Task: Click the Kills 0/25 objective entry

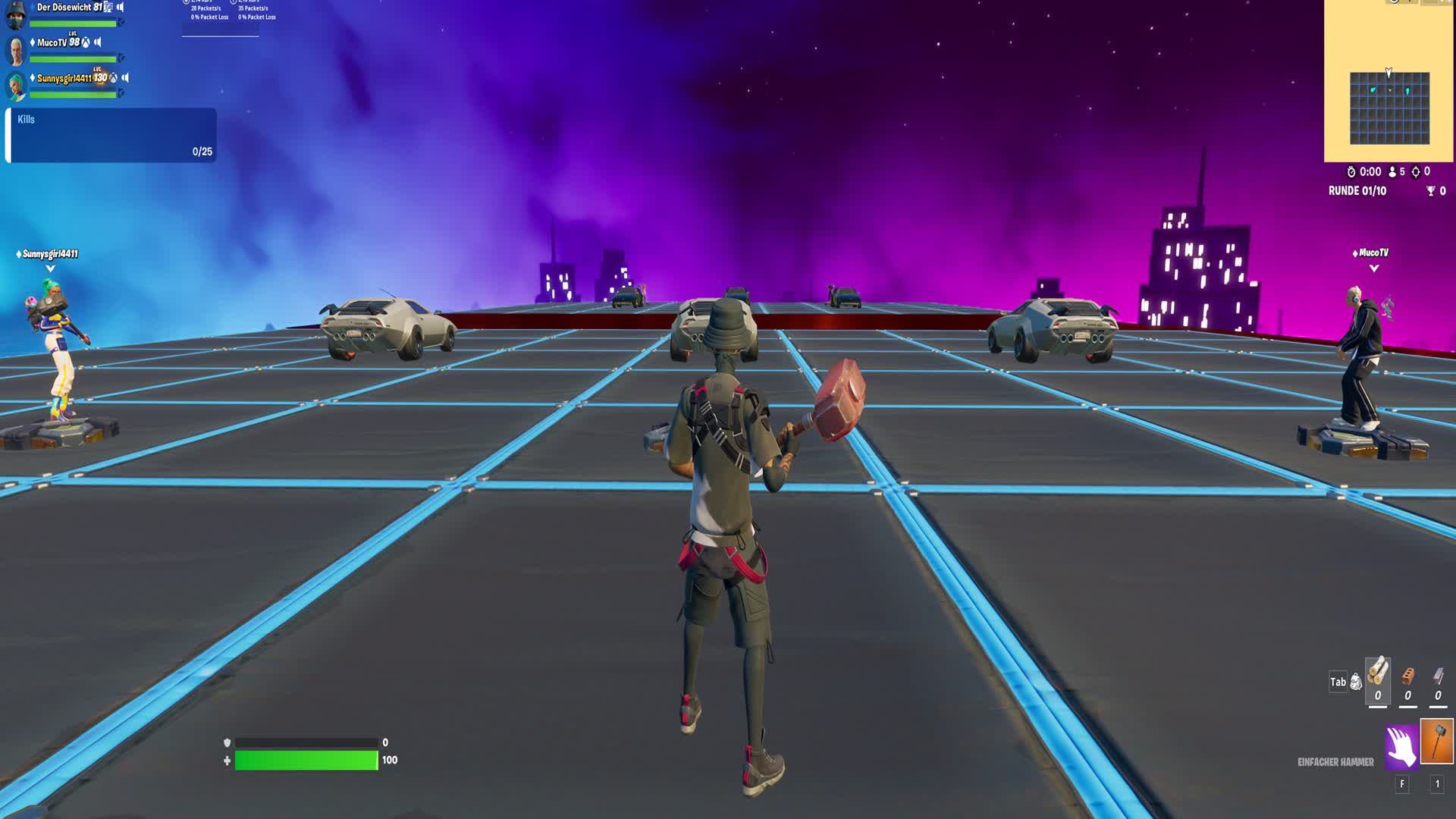Action: tap(110, 136)
